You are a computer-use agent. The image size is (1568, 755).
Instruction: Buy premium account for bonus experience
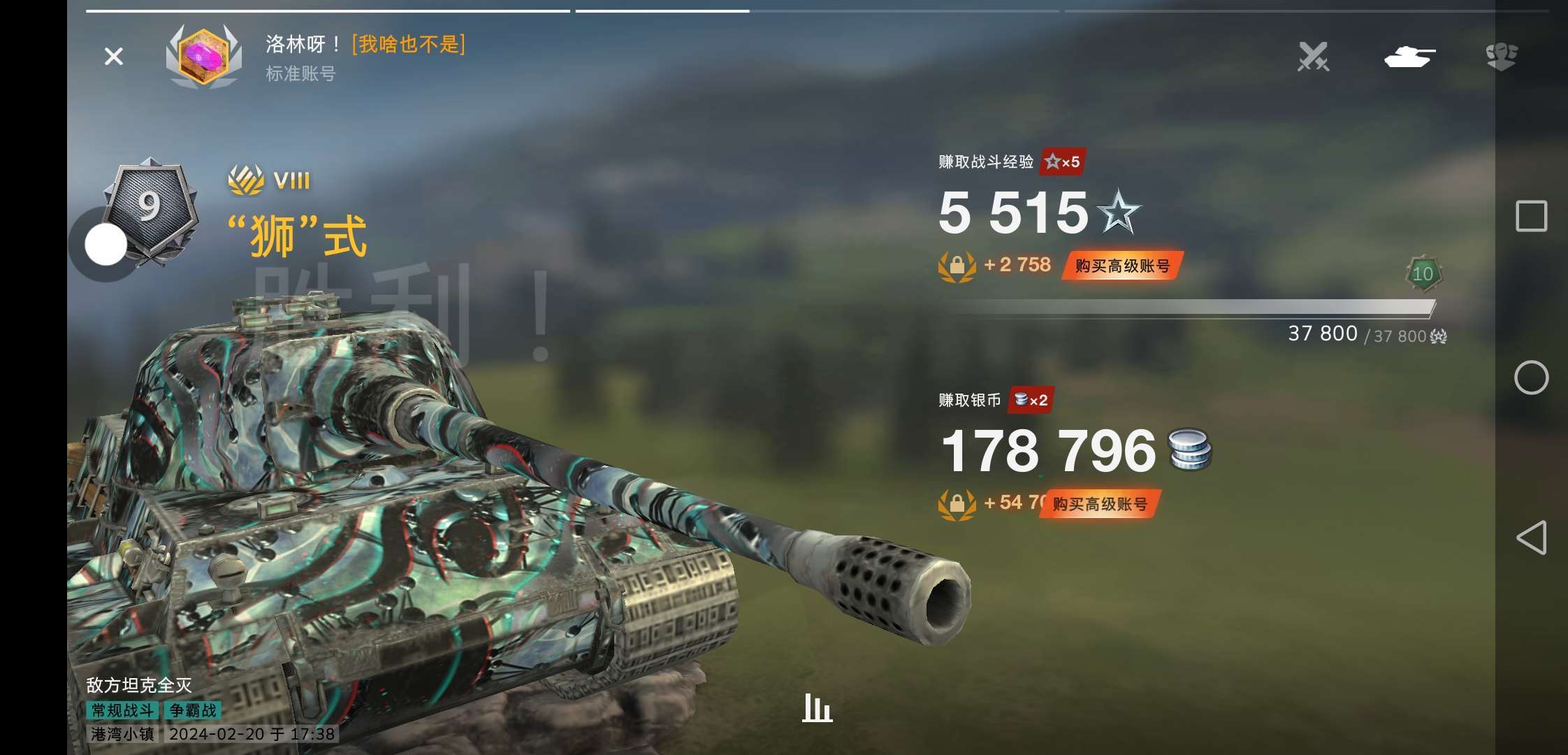(1122, 266)
